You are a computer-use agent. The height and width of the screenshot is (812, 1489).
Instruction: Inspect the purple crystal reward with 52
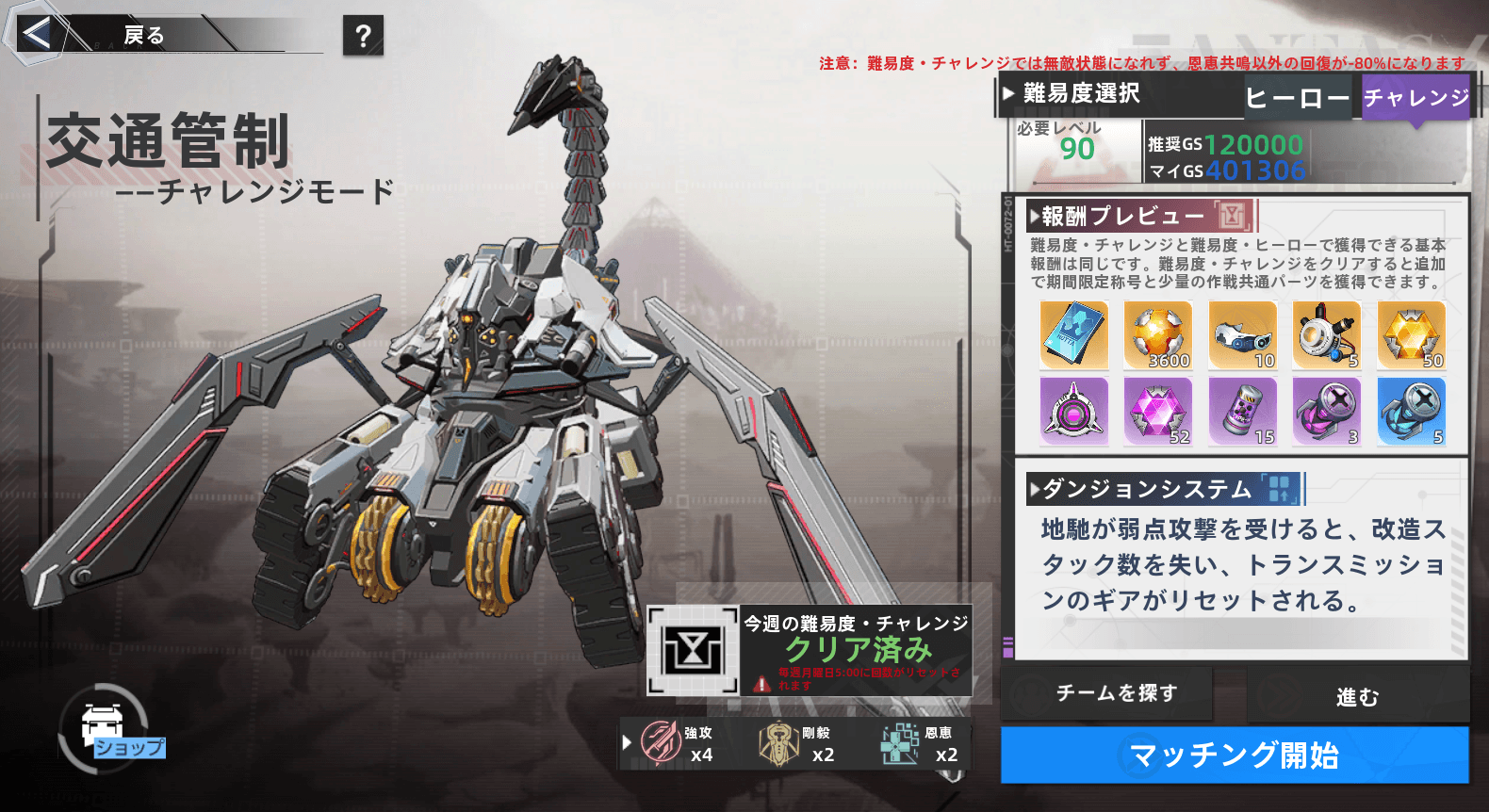coord(1158,412)
